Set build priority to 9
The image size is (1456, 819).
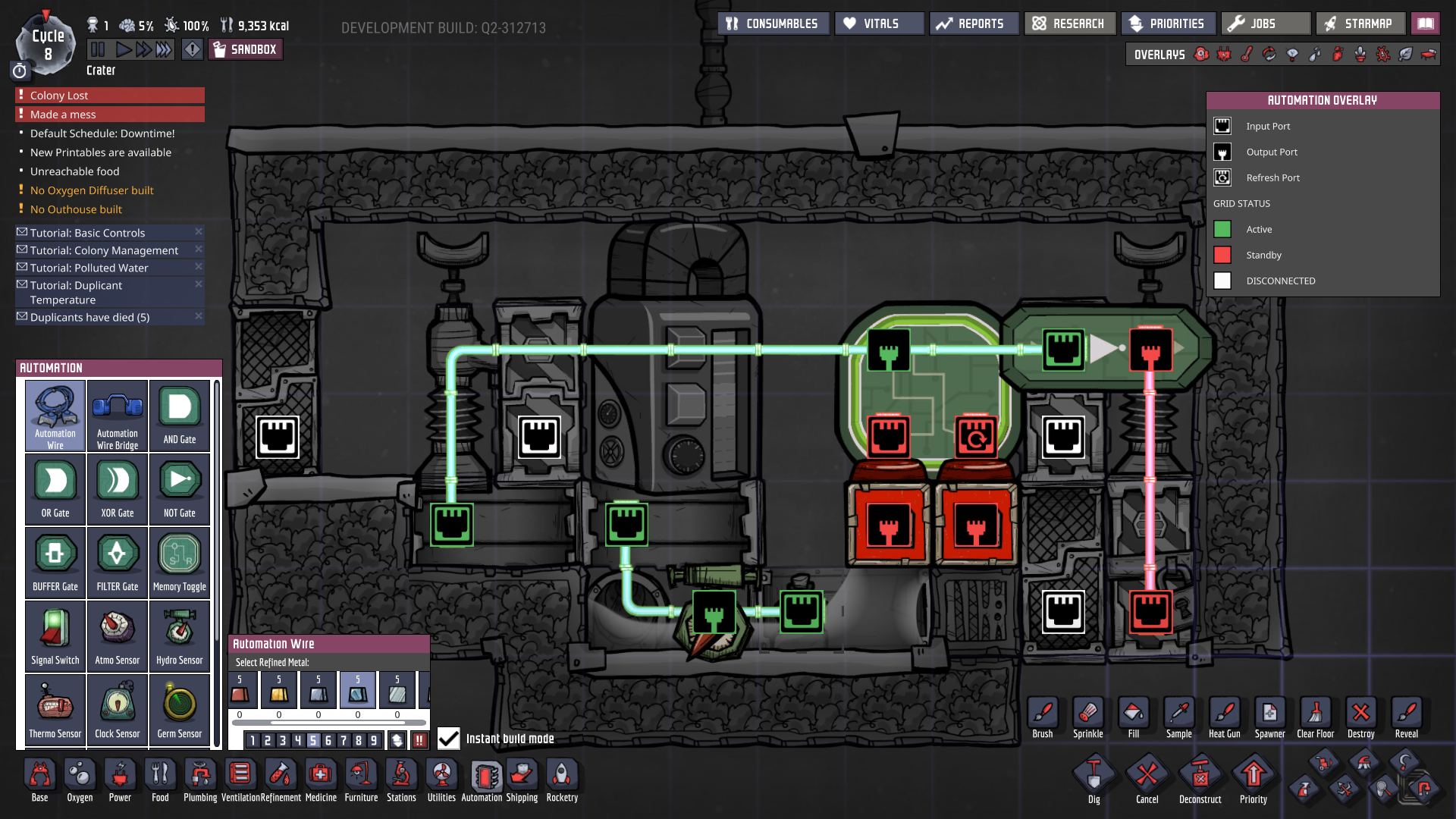point(374,742)
